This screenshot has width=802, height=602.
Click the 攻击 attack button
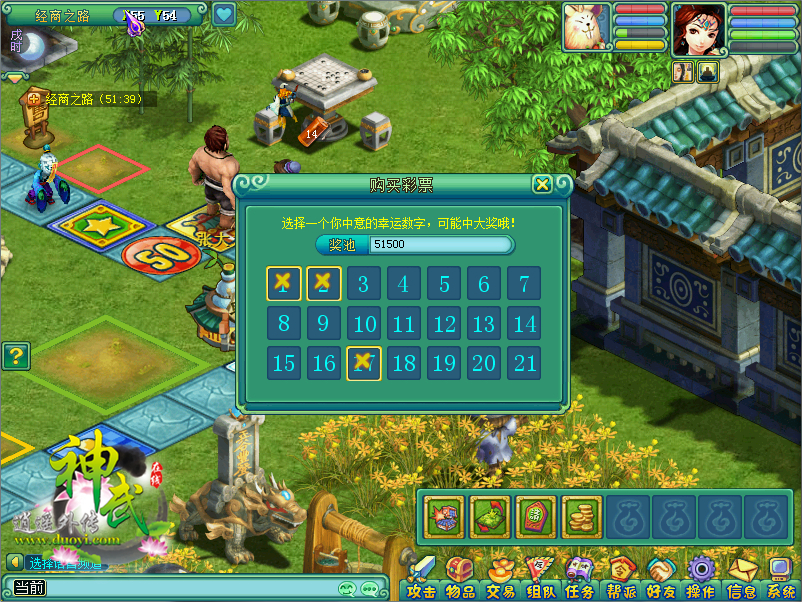pos(421,579)
